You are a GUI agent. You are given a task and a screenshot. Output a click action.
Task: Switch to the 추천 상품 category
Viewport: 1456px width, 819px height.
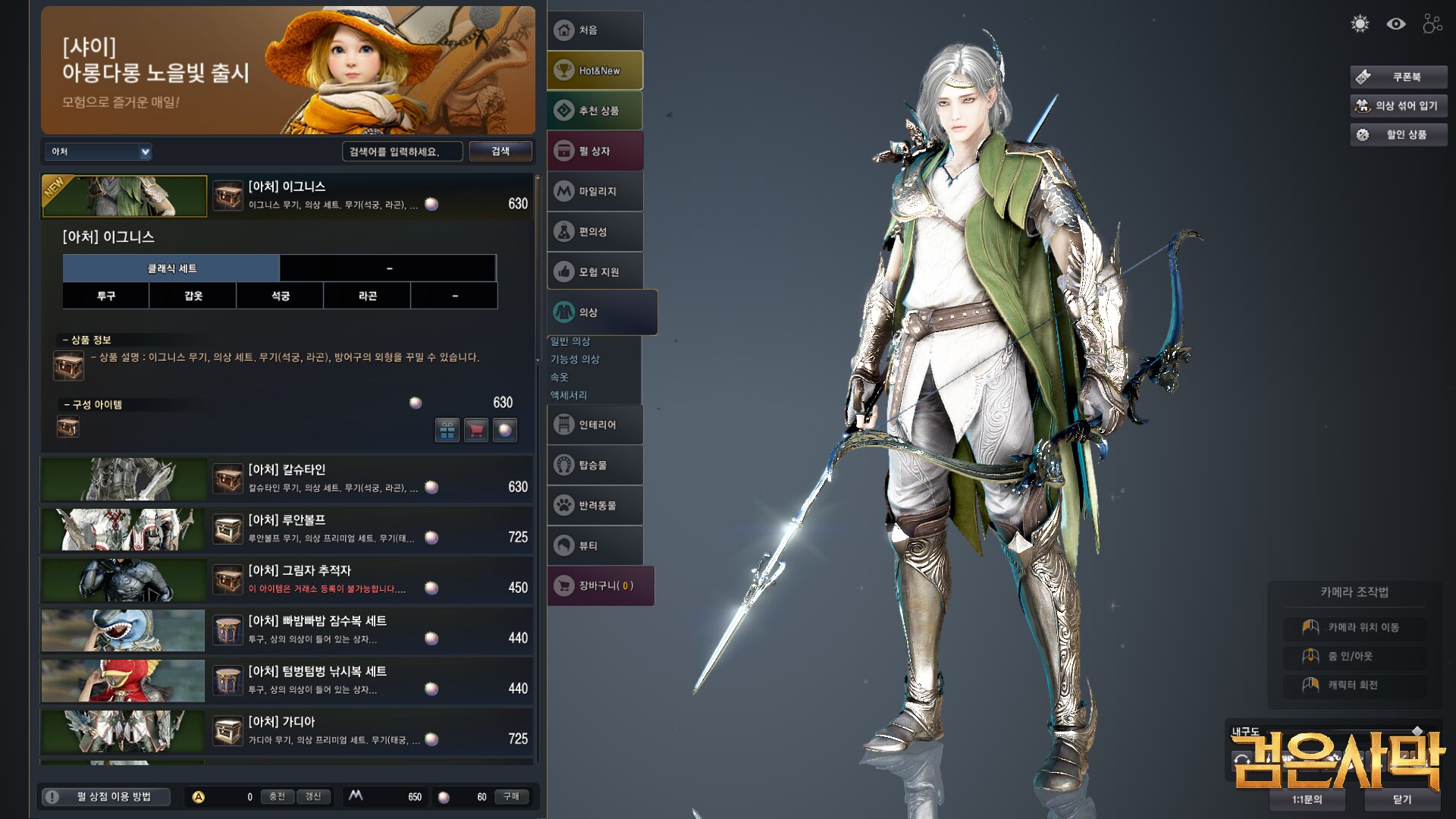[x=595, y=111]
